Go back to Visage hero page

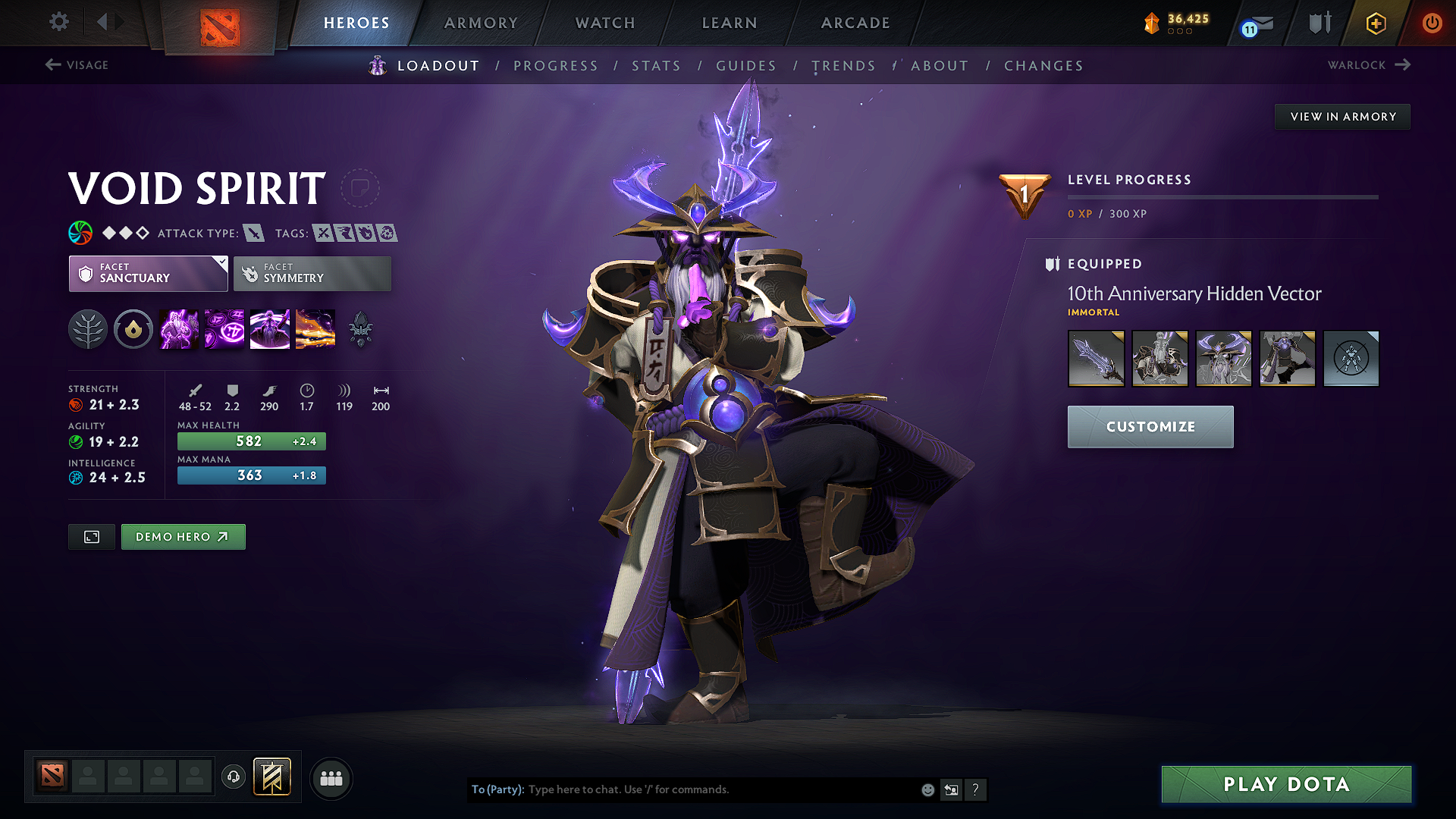[x=76, y=65]
